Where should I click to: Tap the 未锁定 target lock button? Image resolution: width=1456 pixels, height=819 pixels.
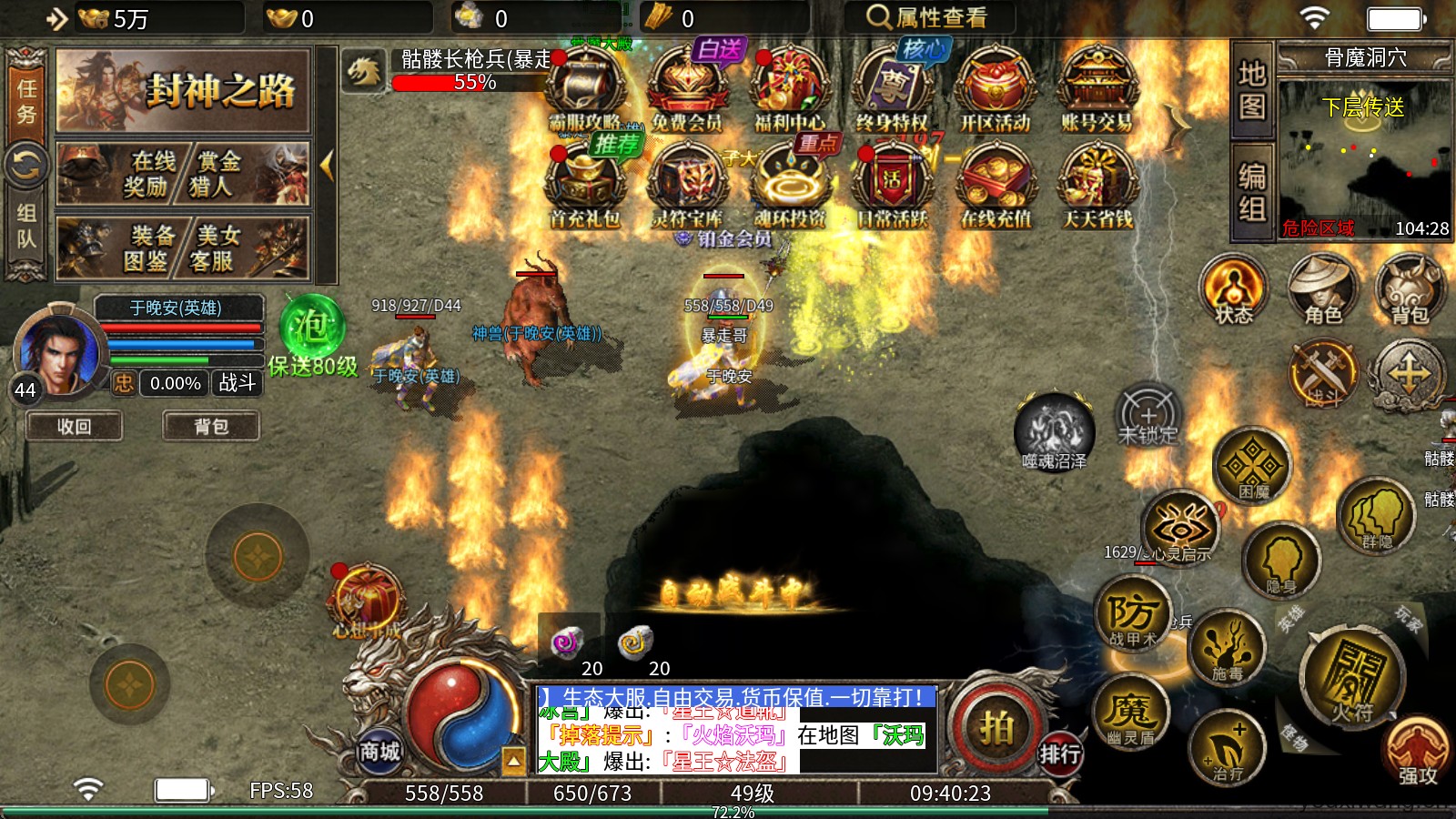pyautogui.click(x=1148, y=419)
